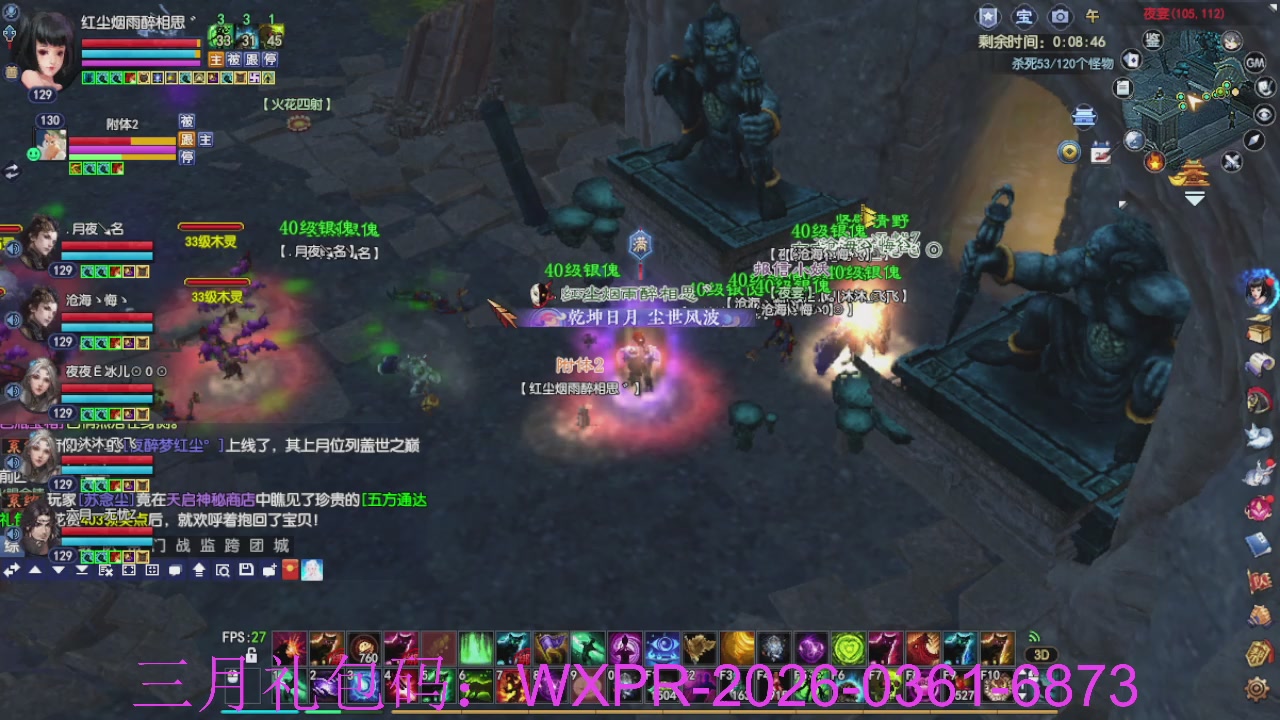Click the crossed swords PK mode icon near minimap

tap(1230, 160)
